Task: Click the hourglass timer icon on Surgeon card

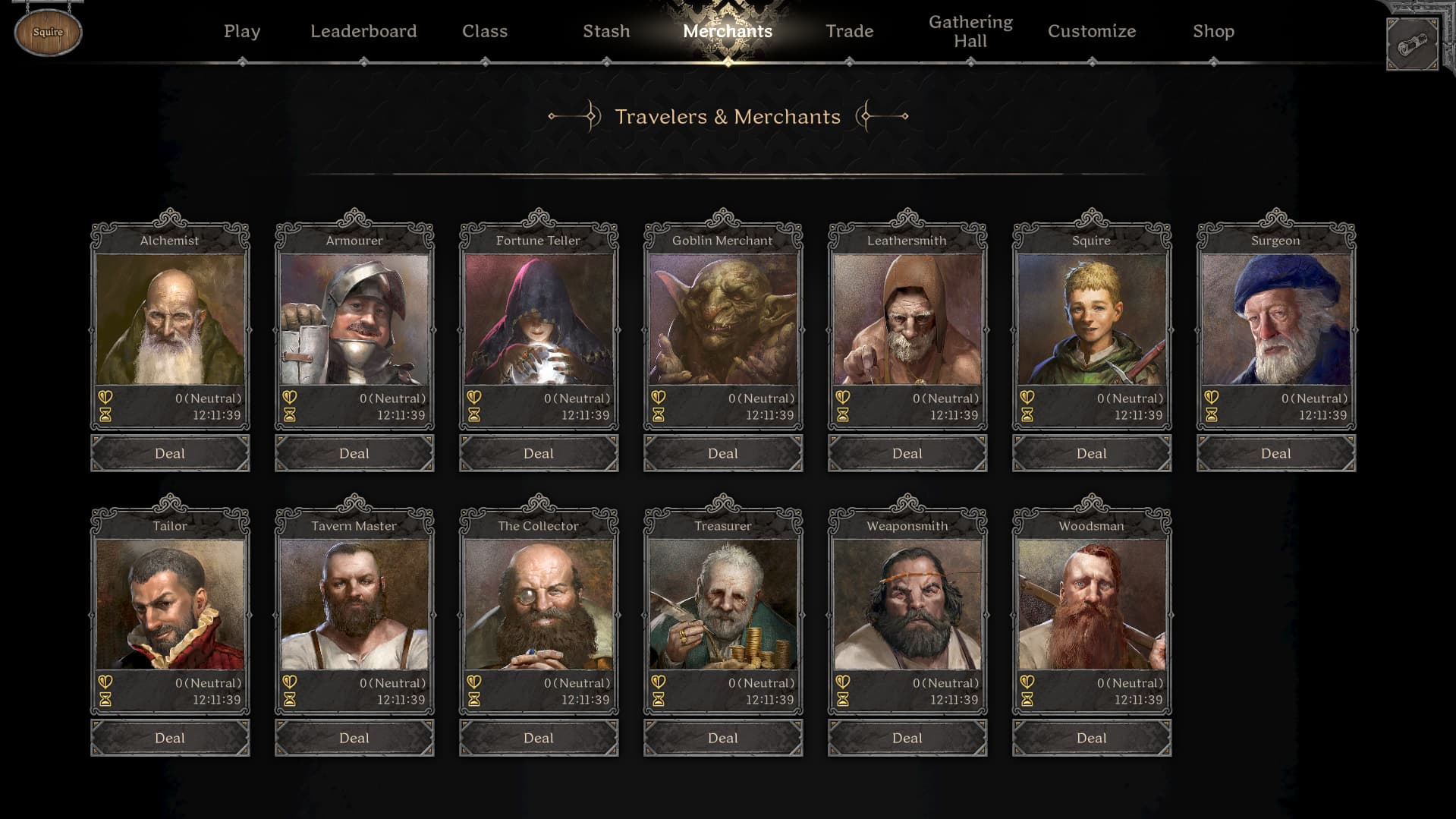Action: click(1212, 415)
